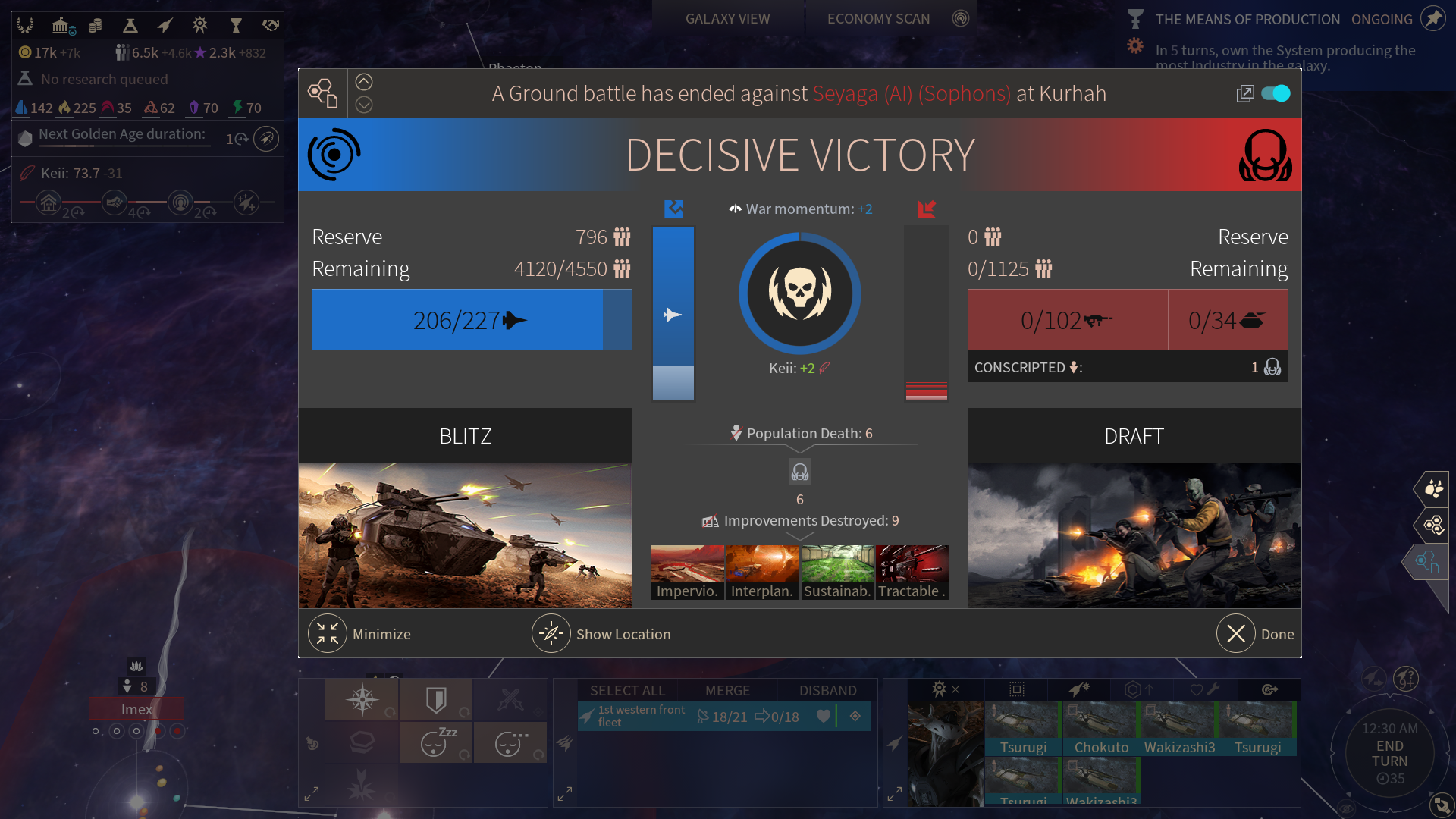1456x819 pixels.
Task: Select the Wakizashi3 ship card
Action: tap(1179, 729)
